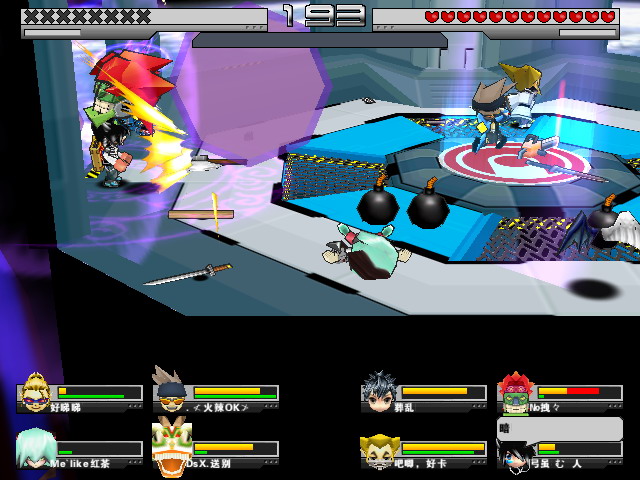Select the 好晓晓 player portrait

pyautogui.click(x=34, y=391)
